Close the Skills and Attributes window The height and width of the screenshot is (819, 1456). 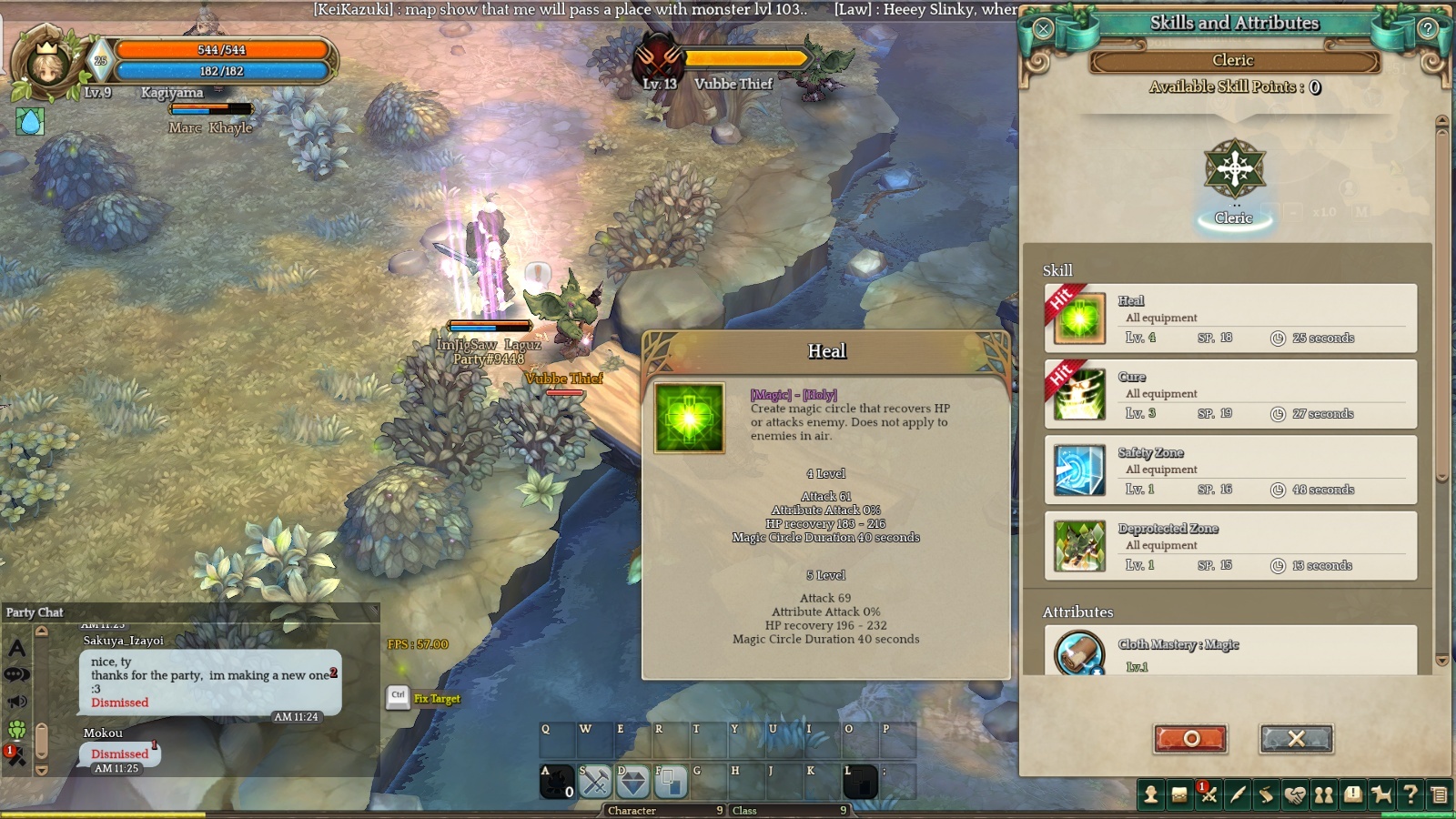tap(1043, 28)
